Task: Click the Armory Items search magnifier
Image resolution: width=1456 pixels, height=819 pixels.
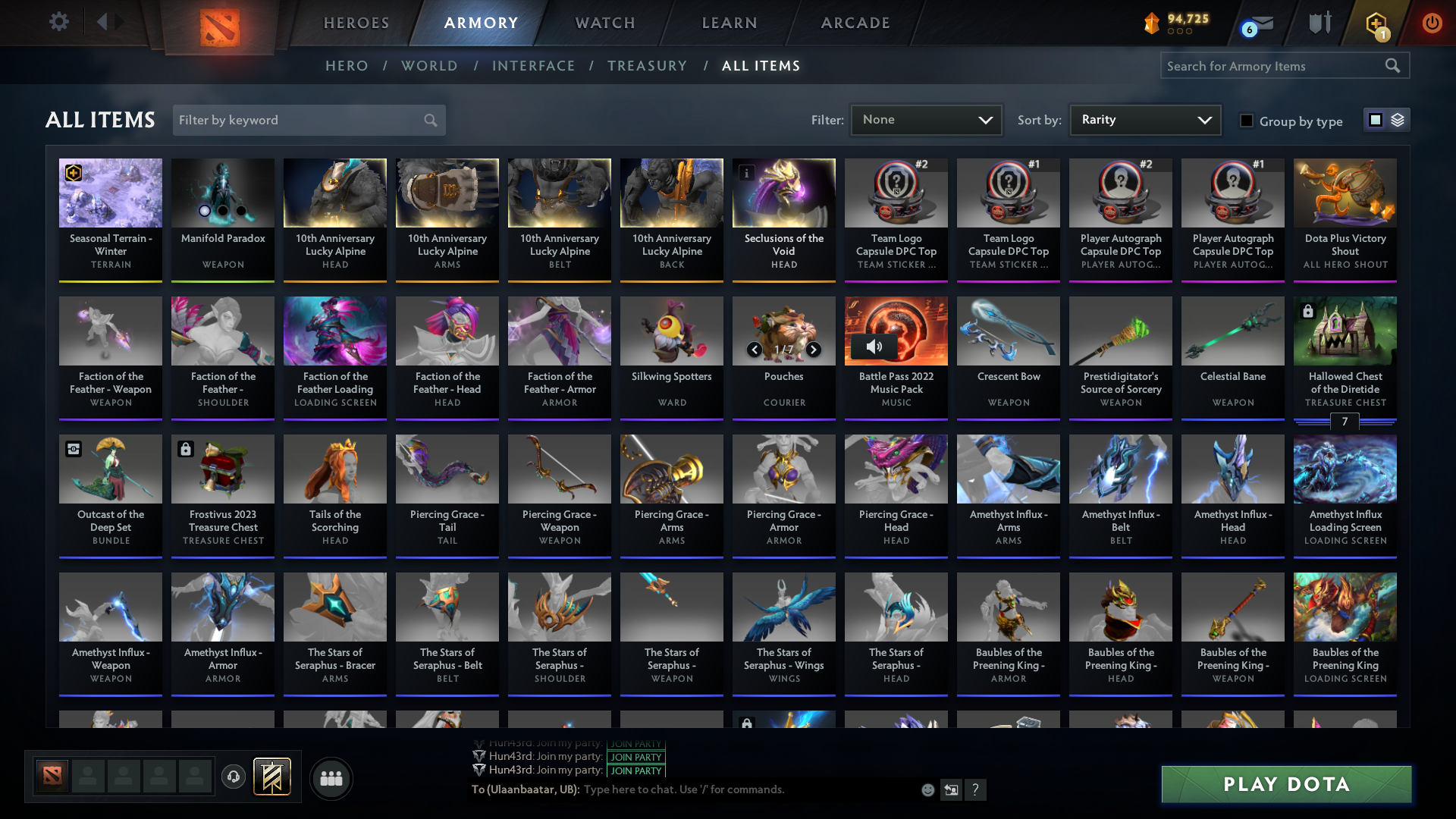Action: pos(1394,65)
